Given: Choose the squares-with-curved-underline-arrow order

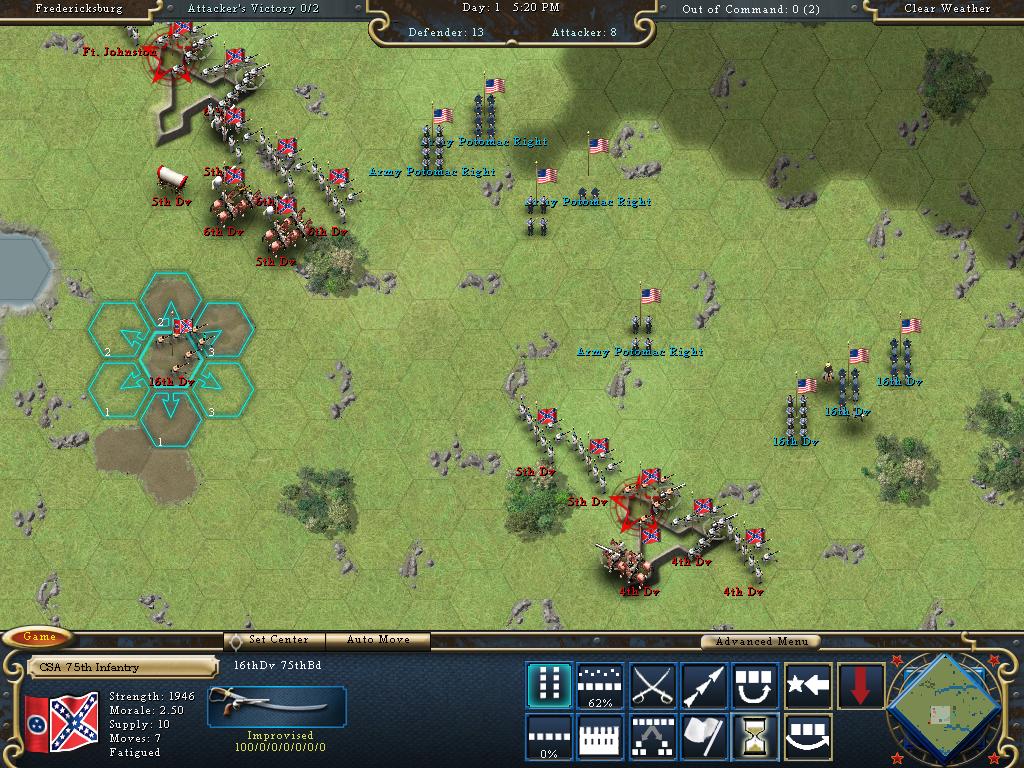Looking at the screenshot, I should pos(808,737).
